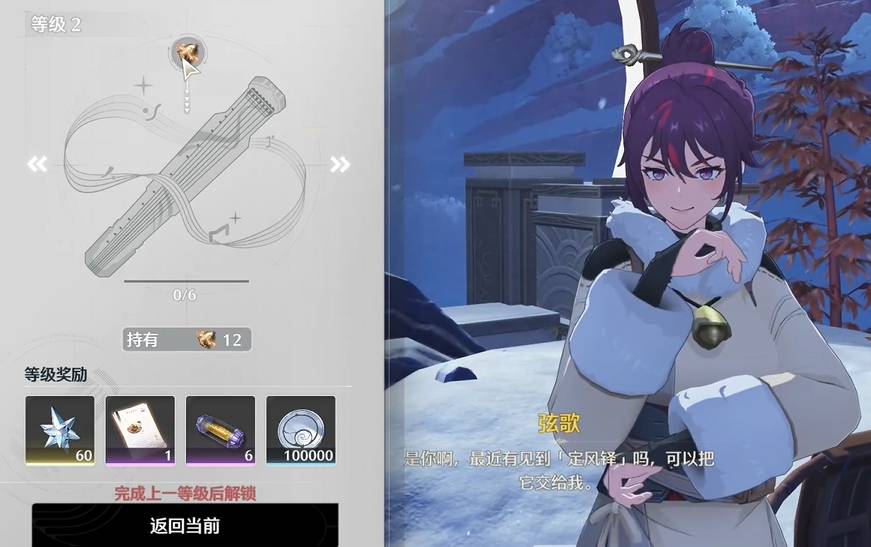The image size is (871, 547).
Task: Go to next level with right double arrow
Action: (340, 164)
